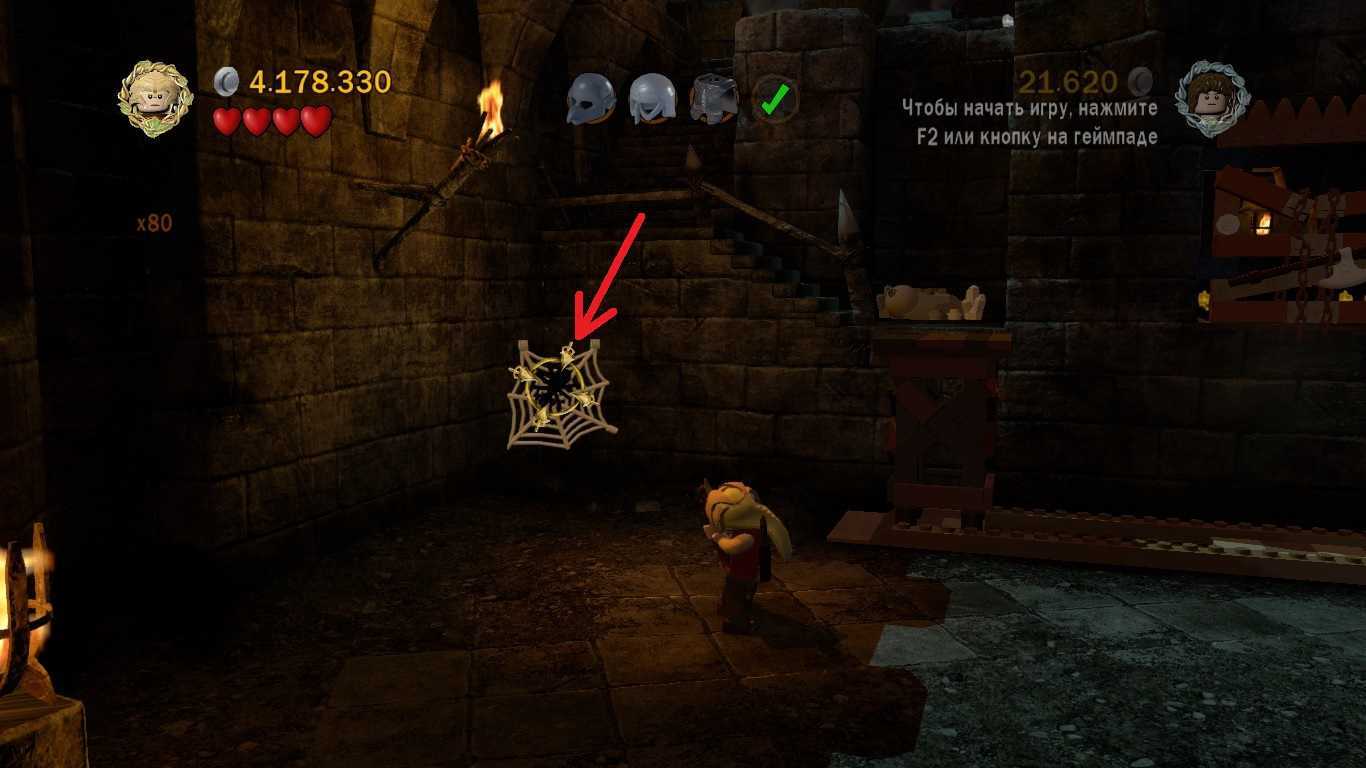Pick the armor chestplate disguise icon
This screenshot has height=768, width=1366.
[x=713, y=99]
